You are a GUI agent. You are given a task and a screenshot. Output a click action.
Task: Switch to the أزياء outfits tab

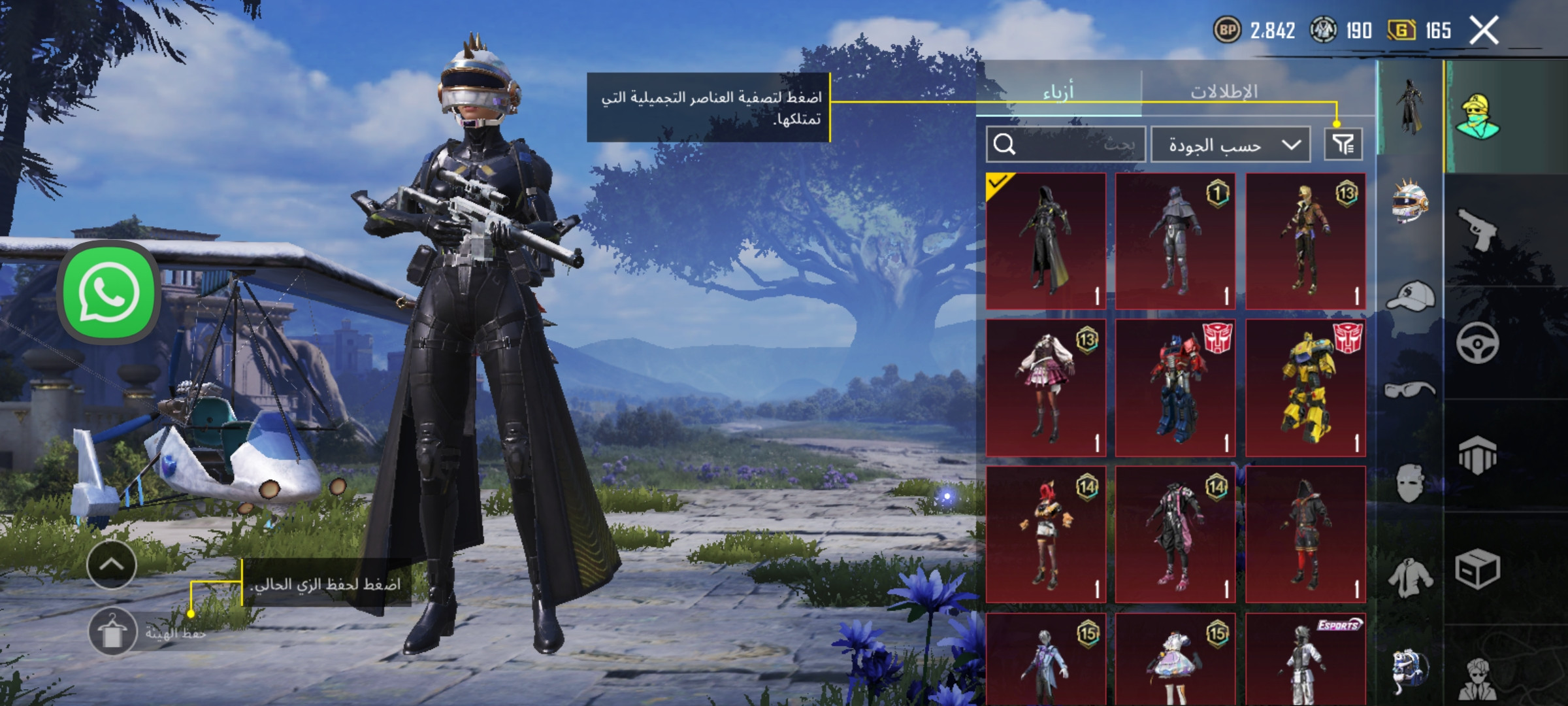1058,92
